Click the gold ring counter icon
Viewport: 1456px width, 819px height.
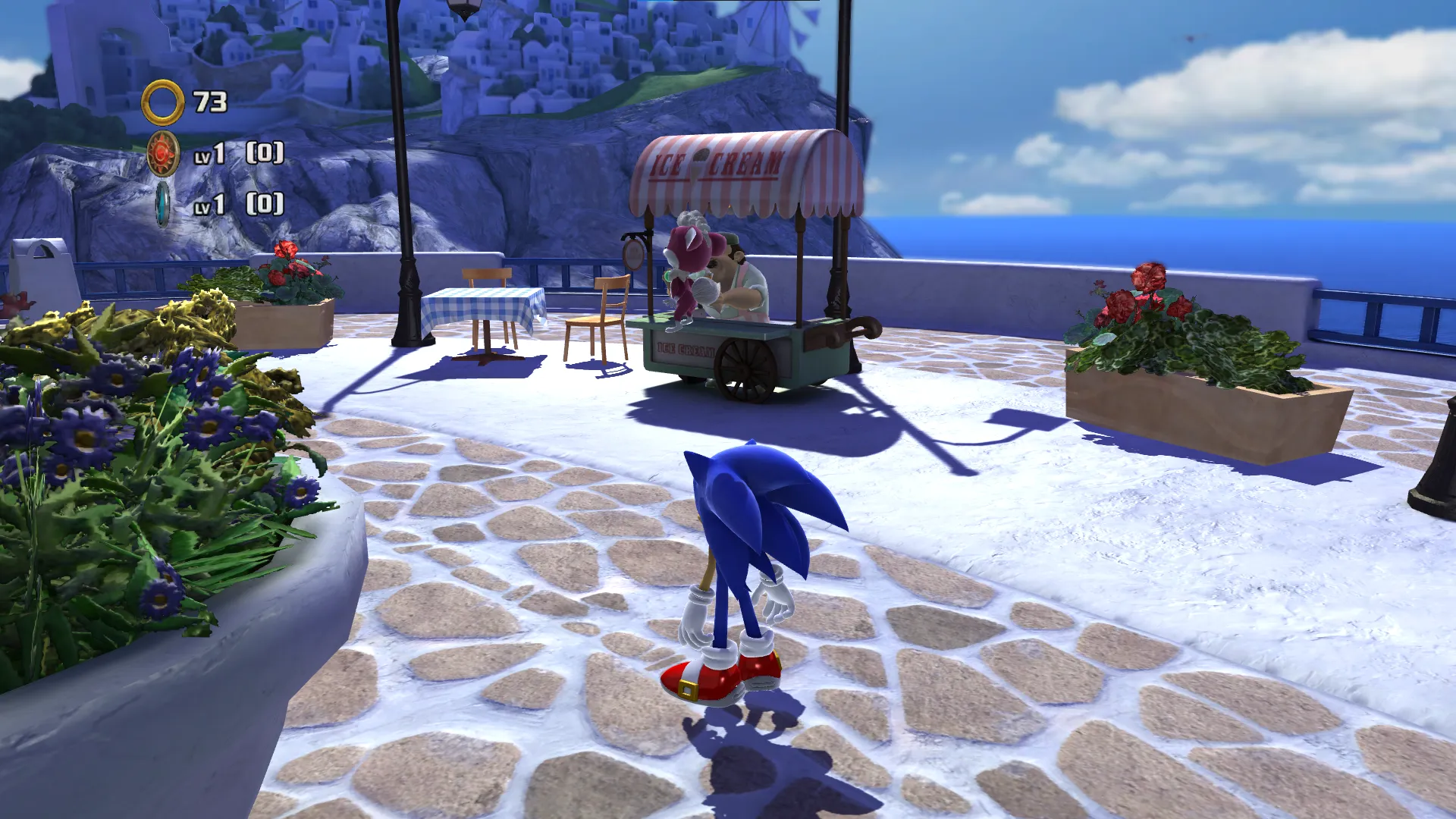(162, 102)
